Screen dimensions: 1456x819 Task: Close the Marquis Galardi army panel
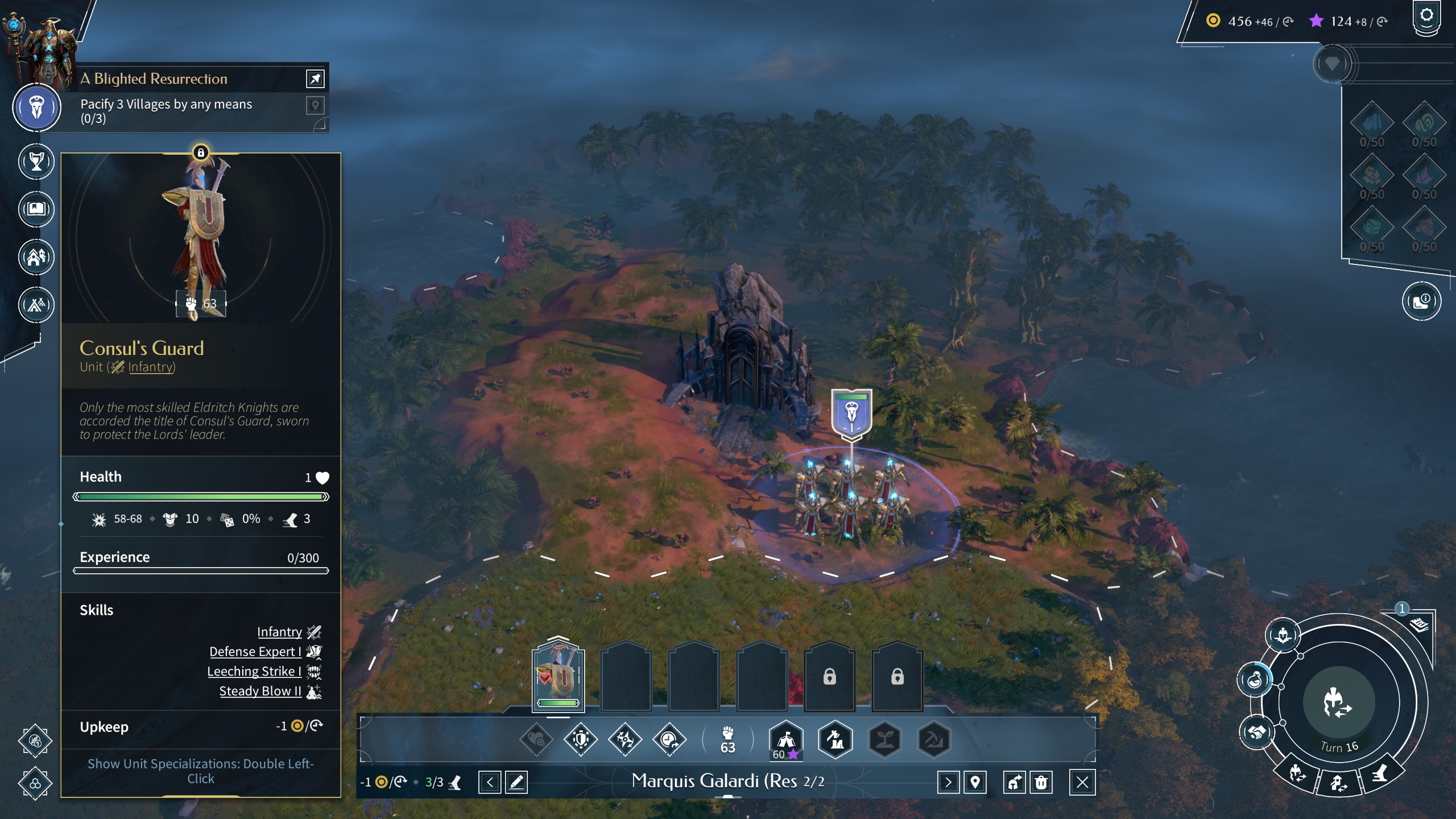[1082, 783]
